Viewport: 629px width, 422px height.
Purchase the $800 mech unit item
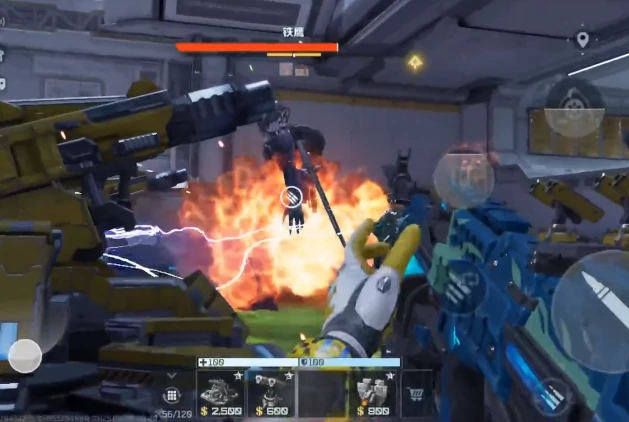373,394
